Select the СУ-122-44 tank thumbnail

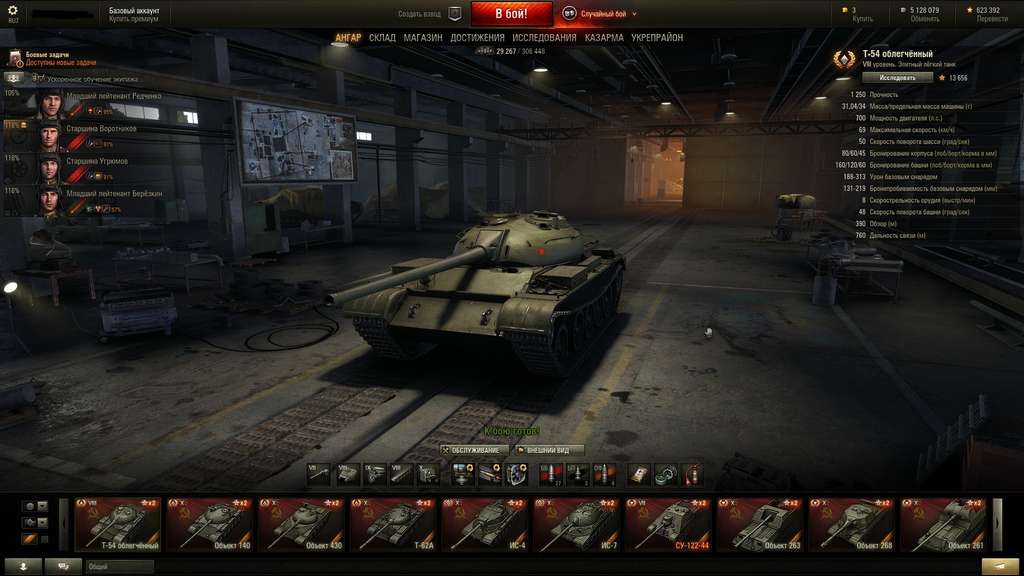coord(668,524)
